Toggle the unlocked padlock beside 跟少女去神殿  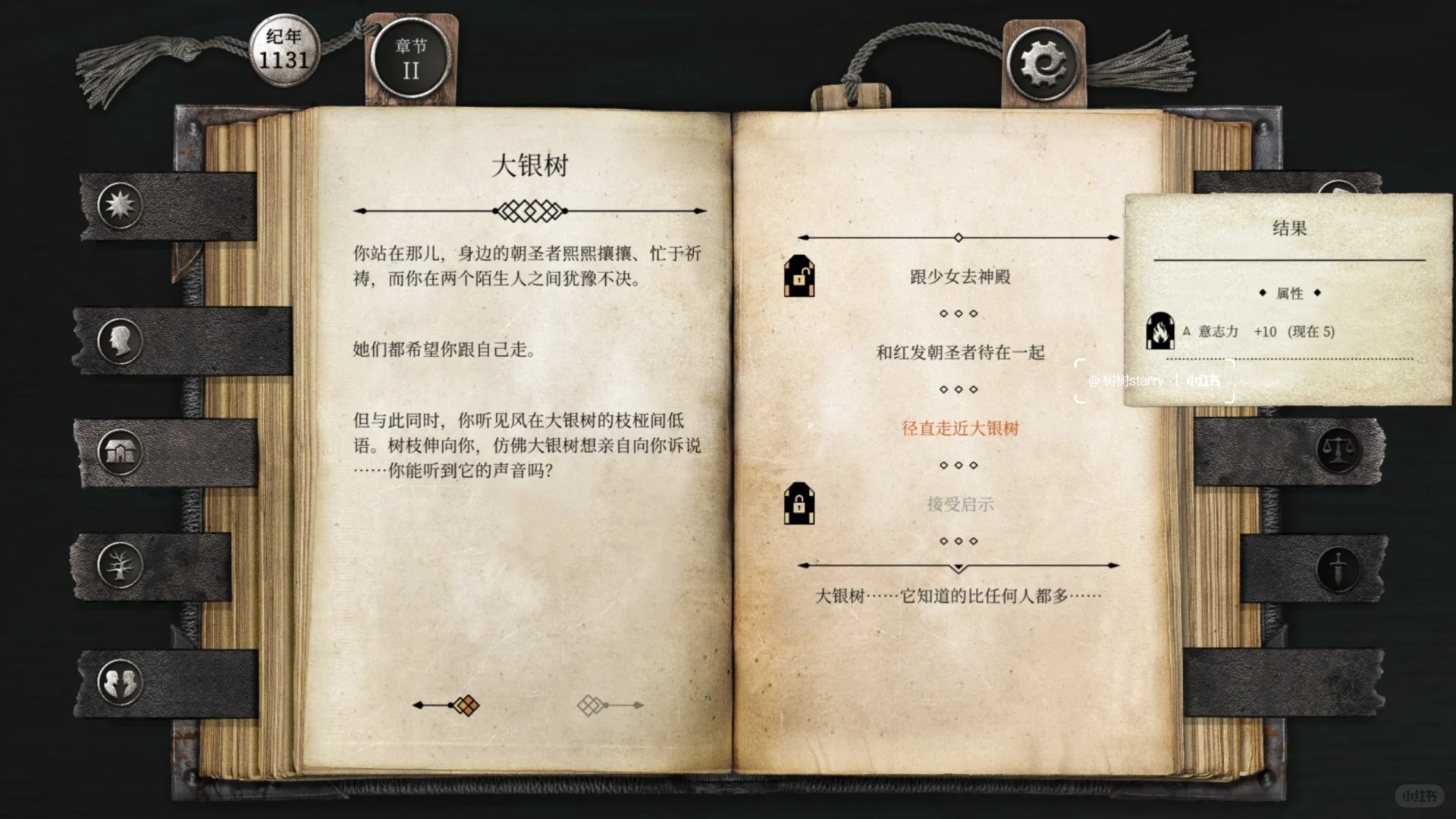click(x=799, y=278)
